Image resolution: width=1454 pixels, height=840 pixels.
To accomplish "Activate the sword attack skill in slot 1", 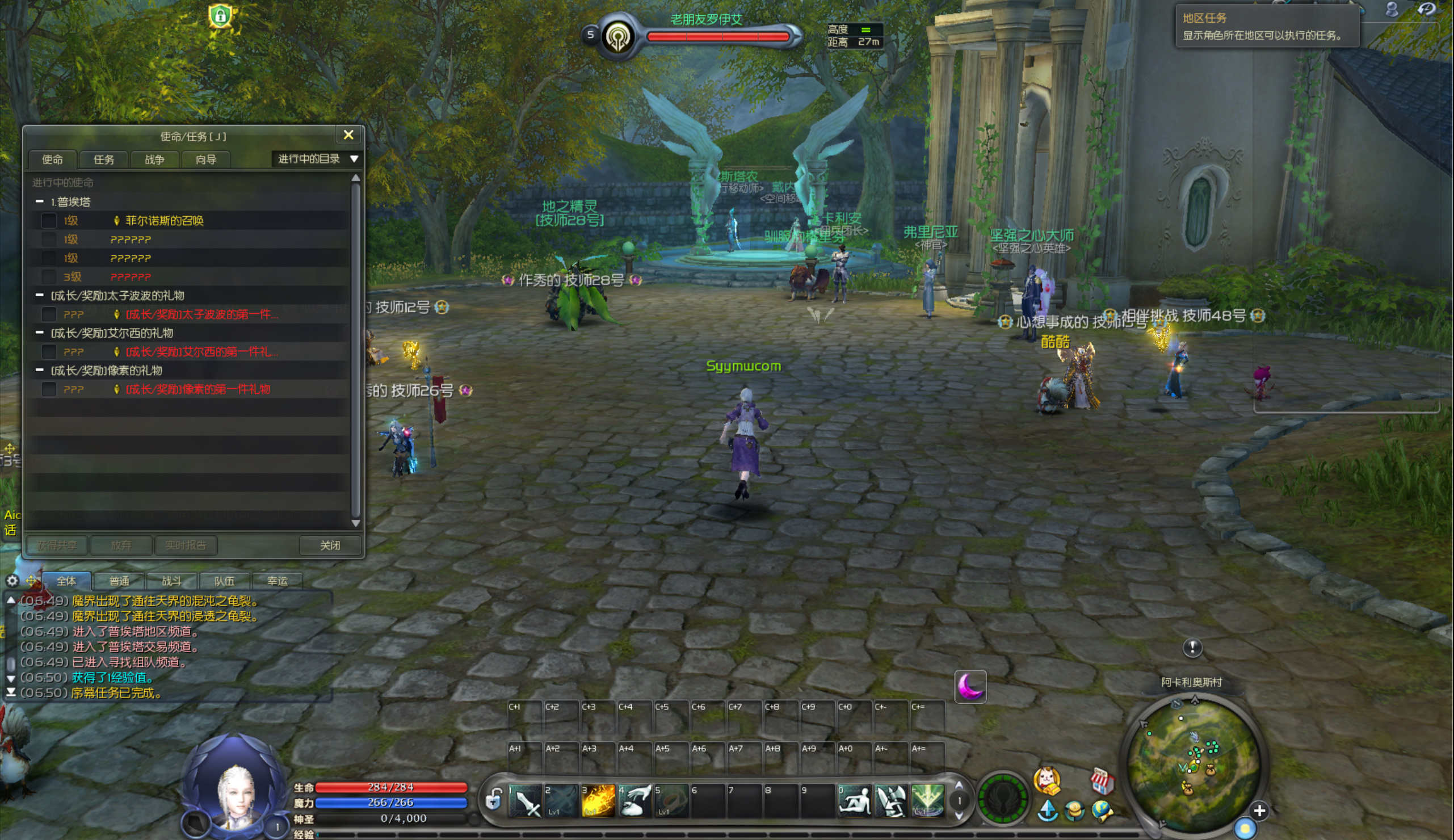I will (x=526, y=800).
